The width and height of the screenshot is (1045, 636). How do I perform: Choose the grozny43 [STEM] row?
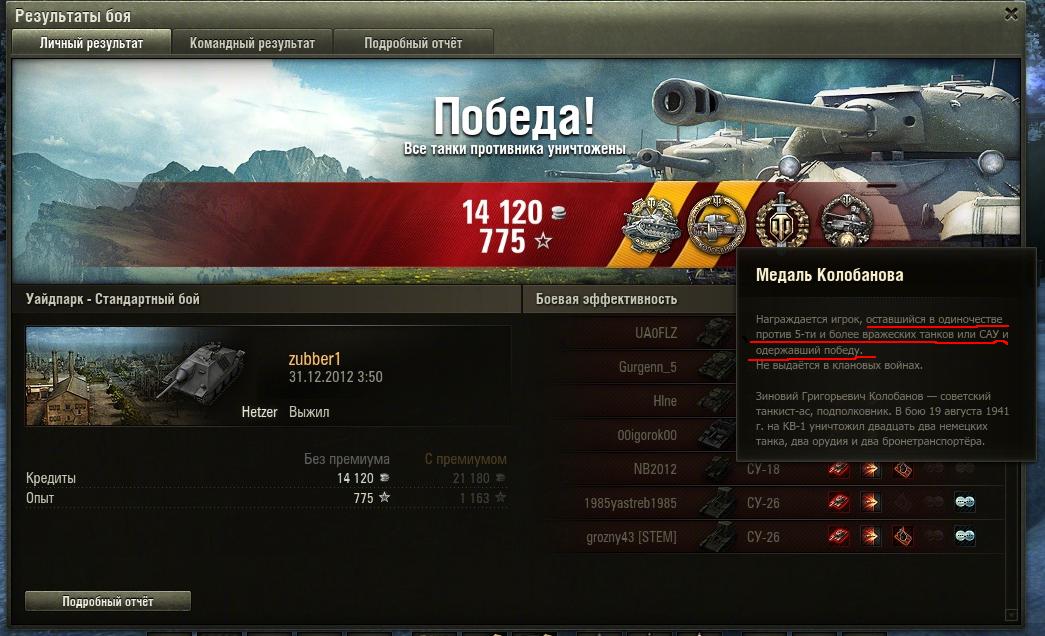click(640, 537)
